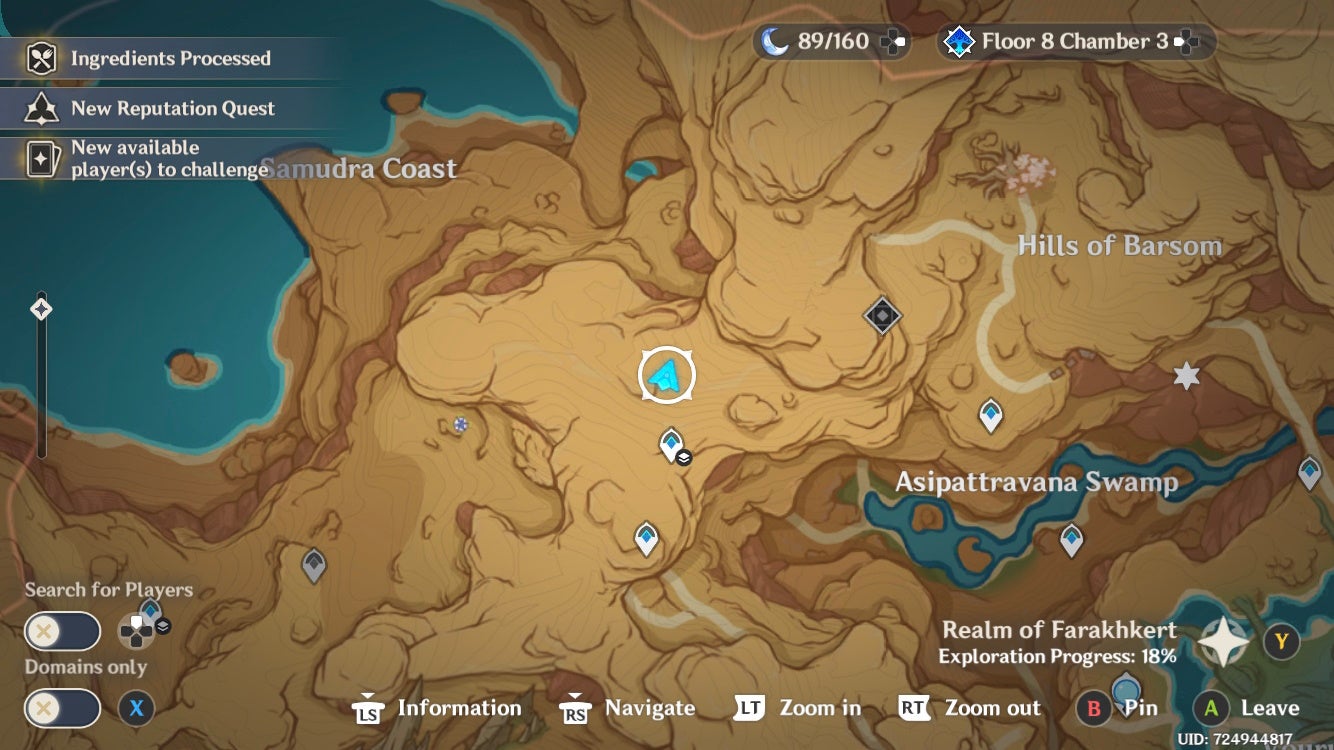1334x750 pixels.
Task: Turn on the Domains only toggle
Action: [x=62, y=709]
